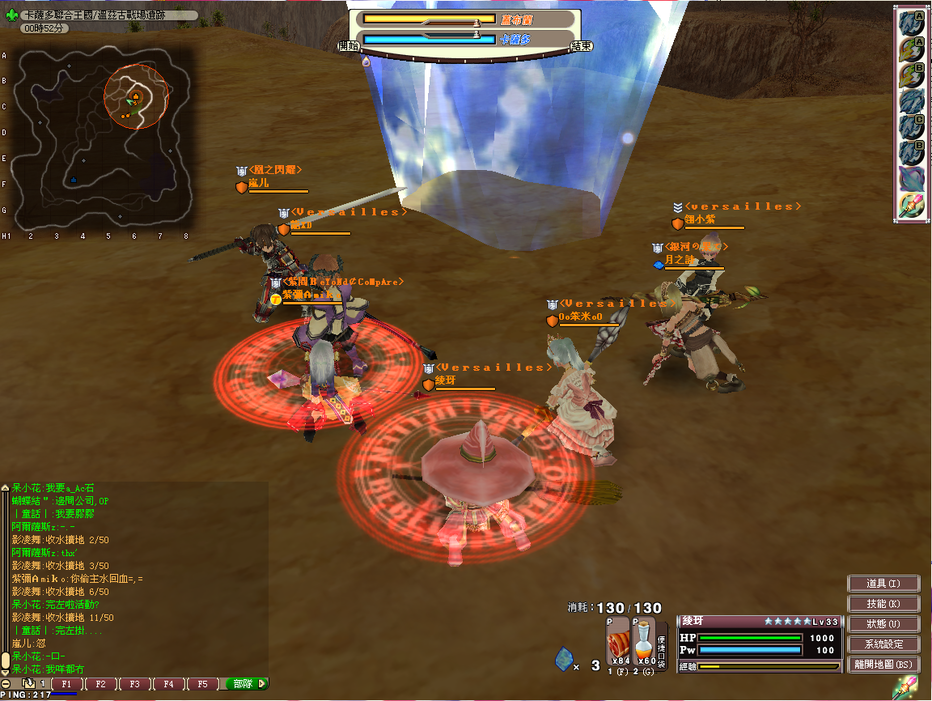Minimize the chat window with minus button

(x=6, y=684)
